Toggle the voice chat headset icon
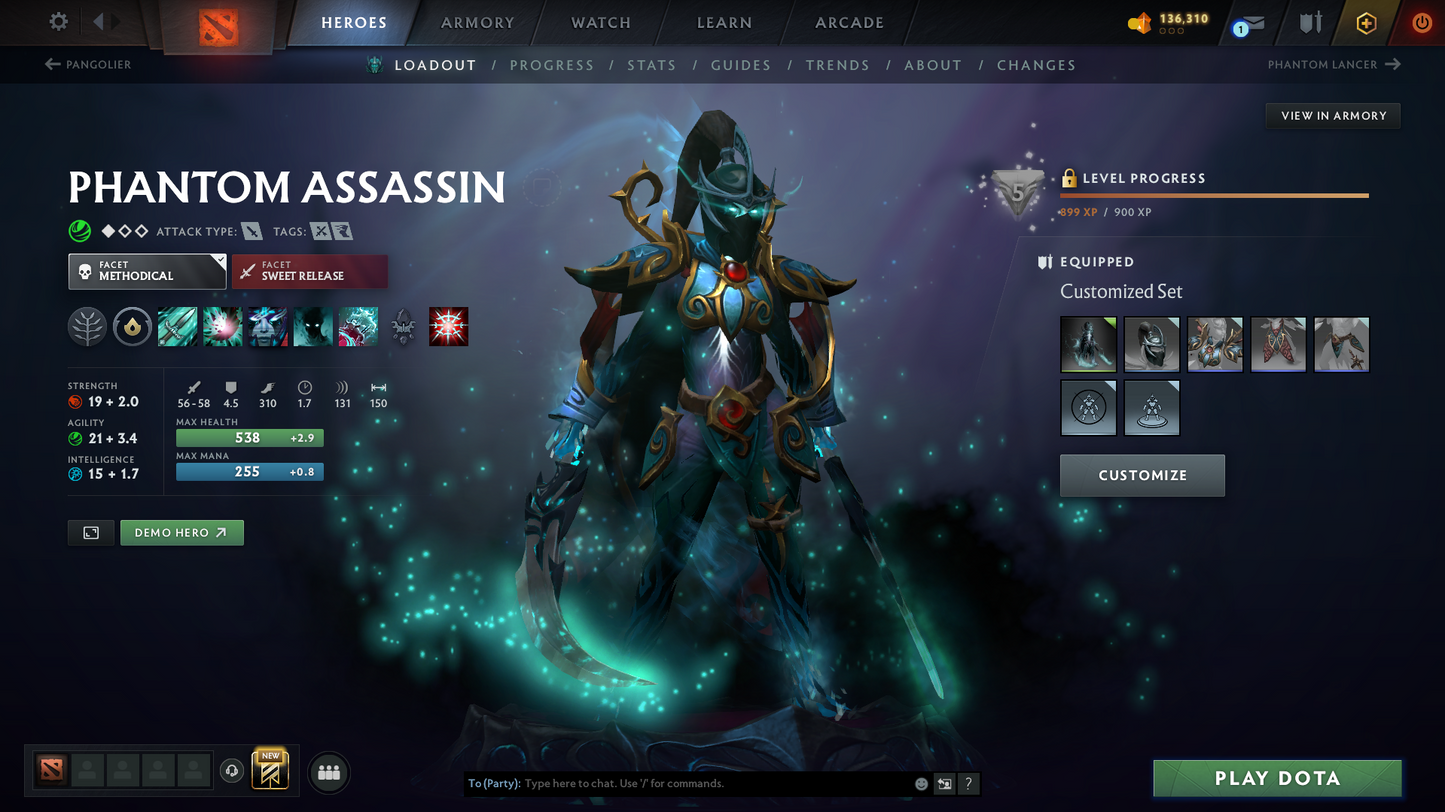Screen dimensions: 1445x812 [x=230, y=770]
